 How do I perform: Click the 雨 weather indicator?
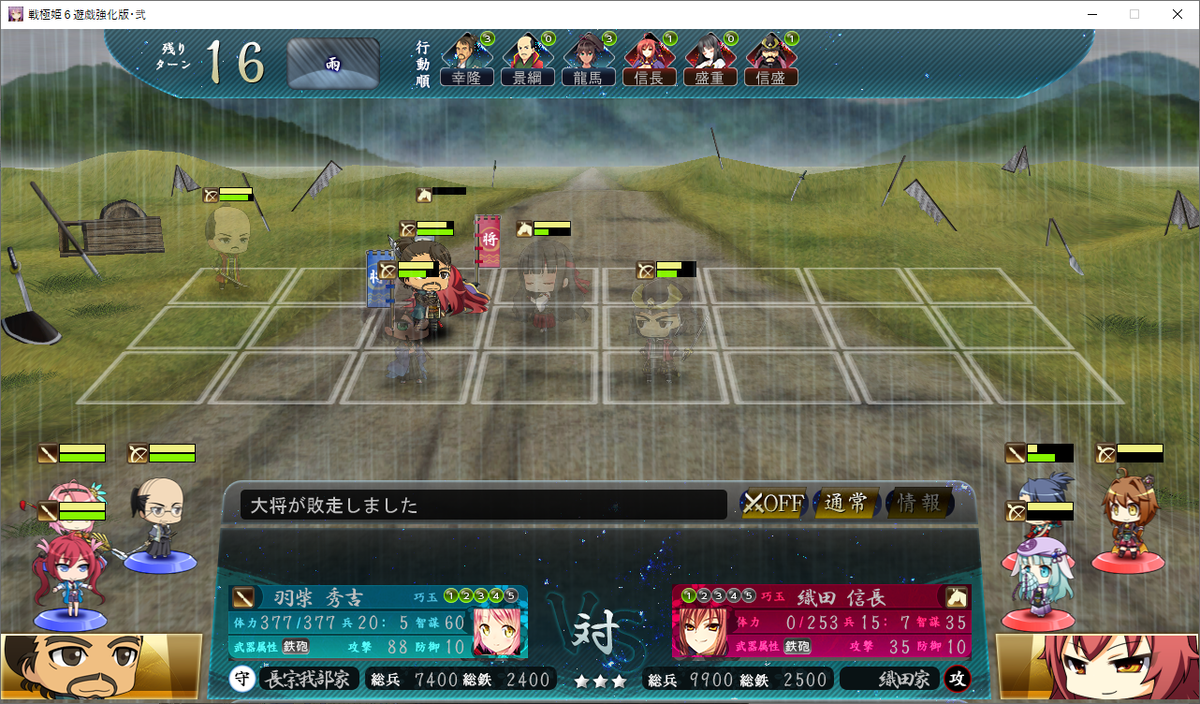(x=333, y=63)
